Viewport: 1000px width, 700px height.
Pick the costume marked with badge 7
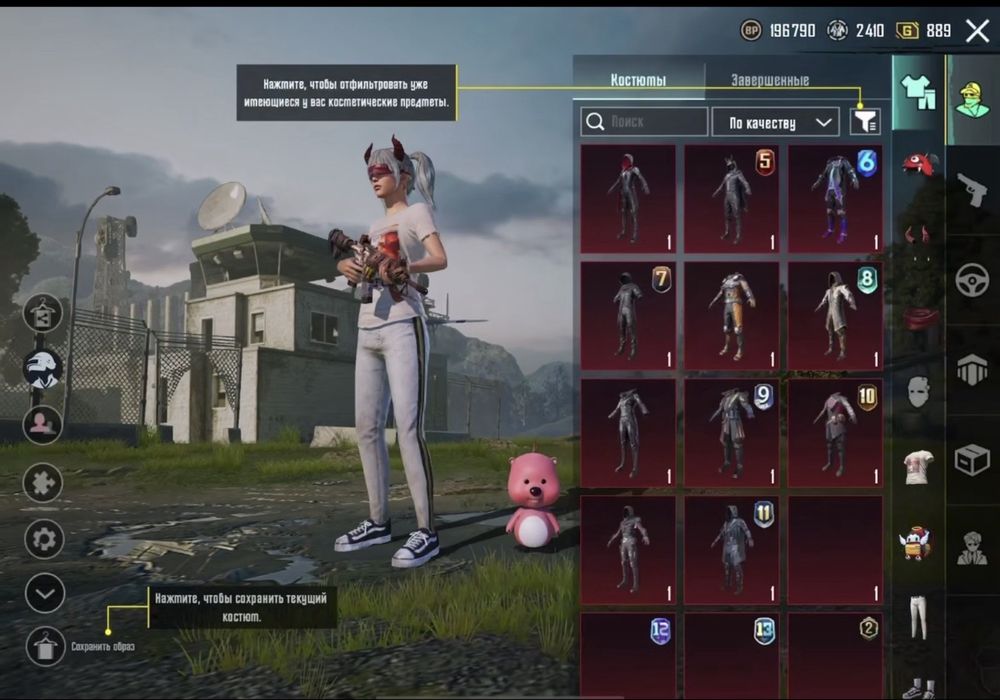(x=627, y=315)
